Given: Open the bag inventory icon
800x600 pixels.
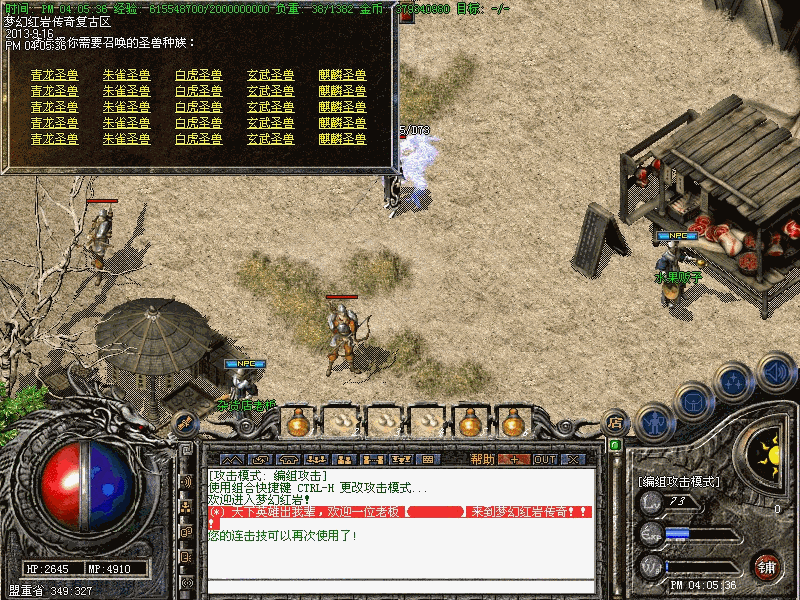Looking at the screenshot, I should point(692,403).
